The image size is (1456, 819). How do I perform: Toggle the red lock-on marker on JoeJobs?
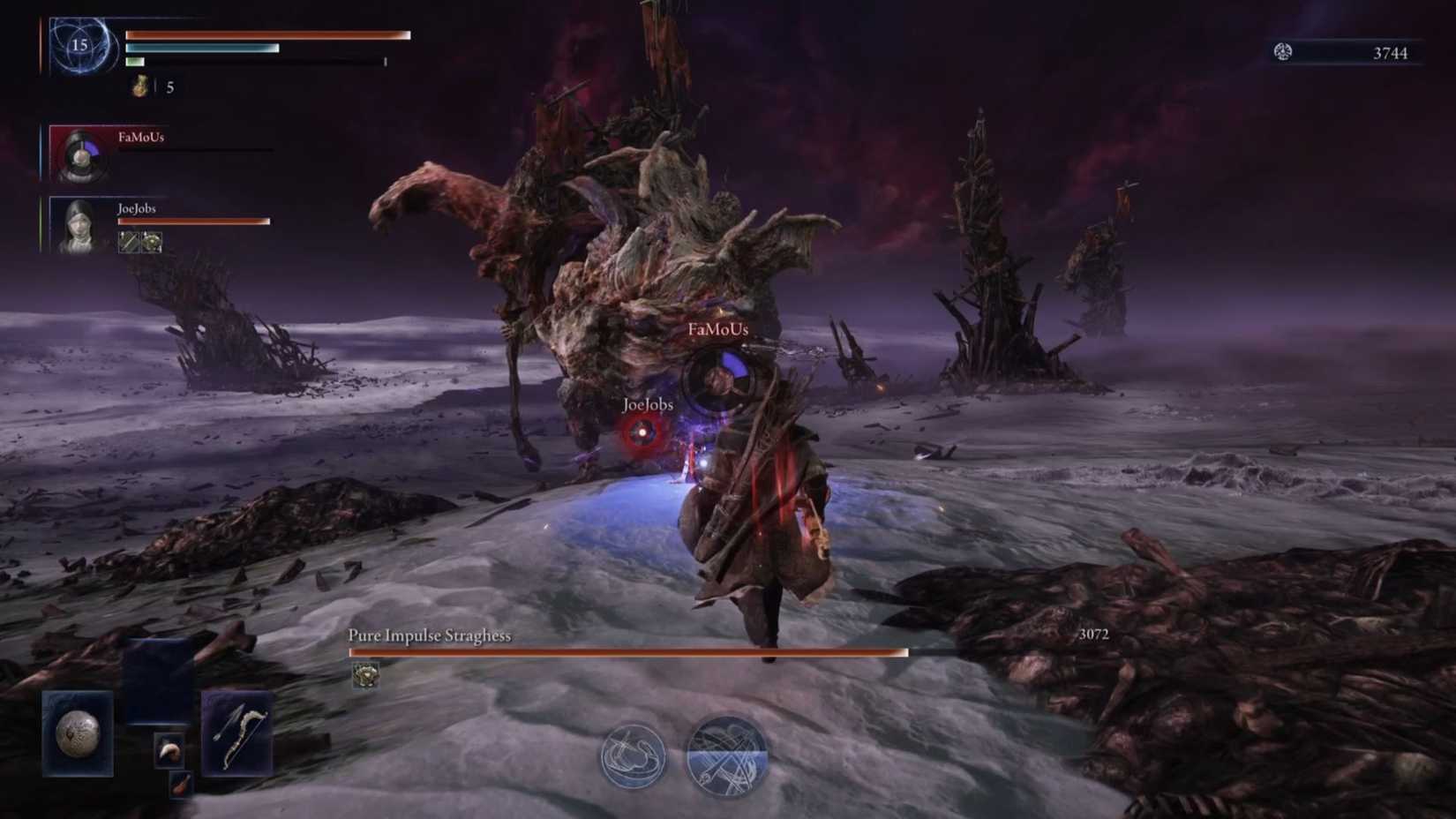[x=642, y=433]
